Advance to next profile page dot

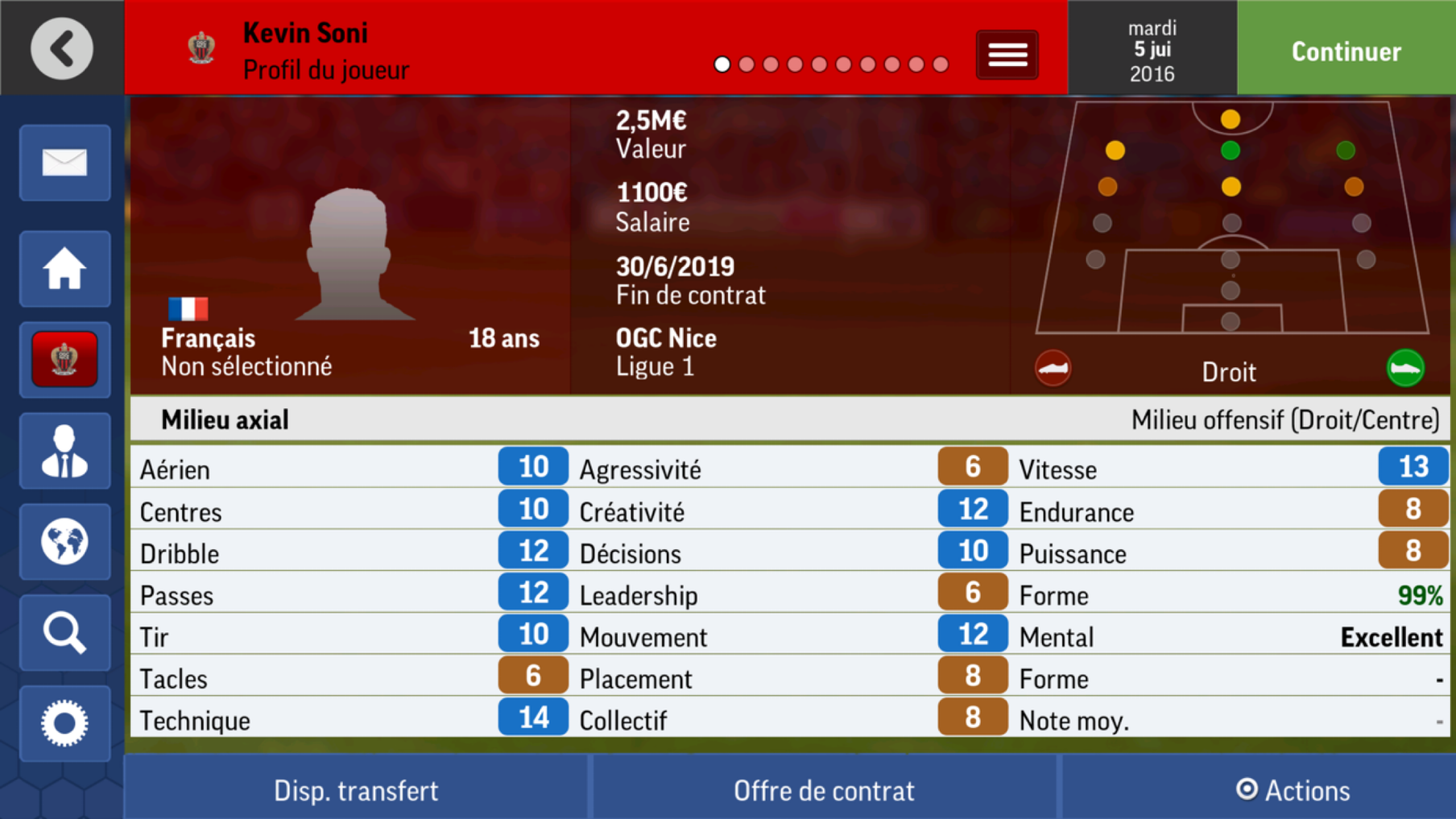[x=746, y=64]
